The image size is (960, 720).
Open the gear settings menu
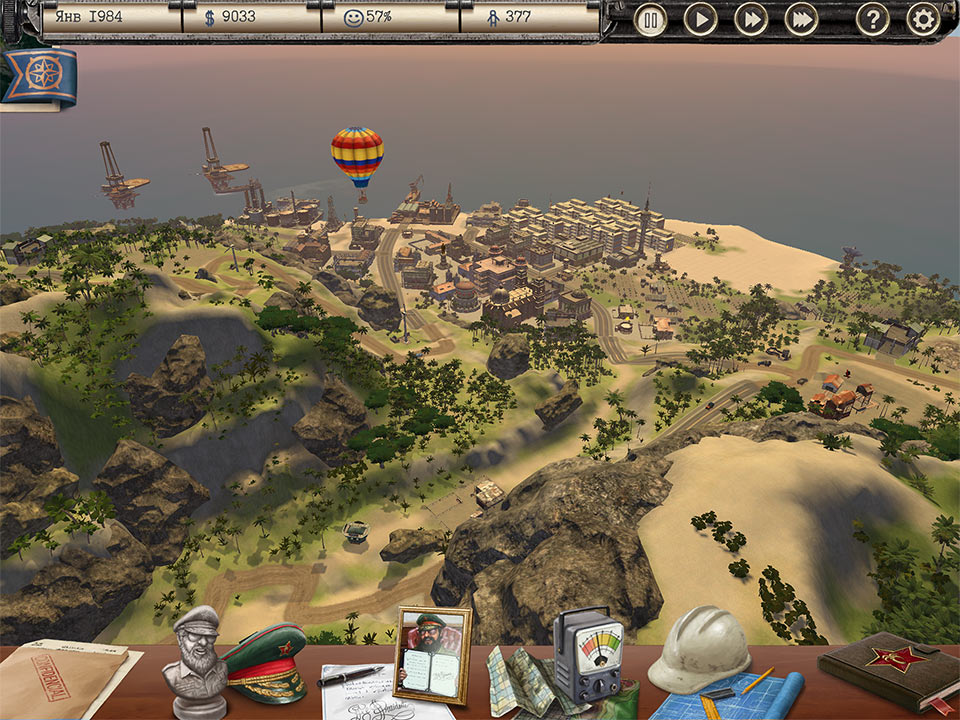(x=923, y=20)
